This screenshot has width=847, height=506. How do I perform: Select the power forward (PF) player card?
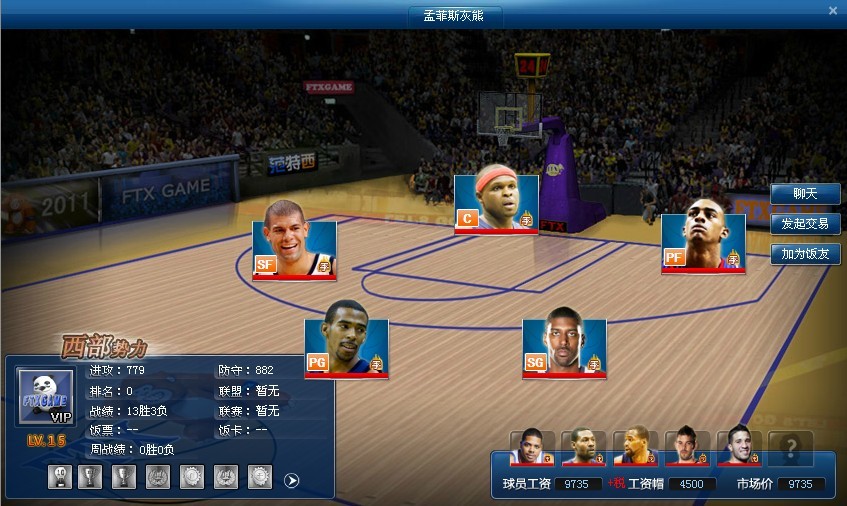pos(703,243)
